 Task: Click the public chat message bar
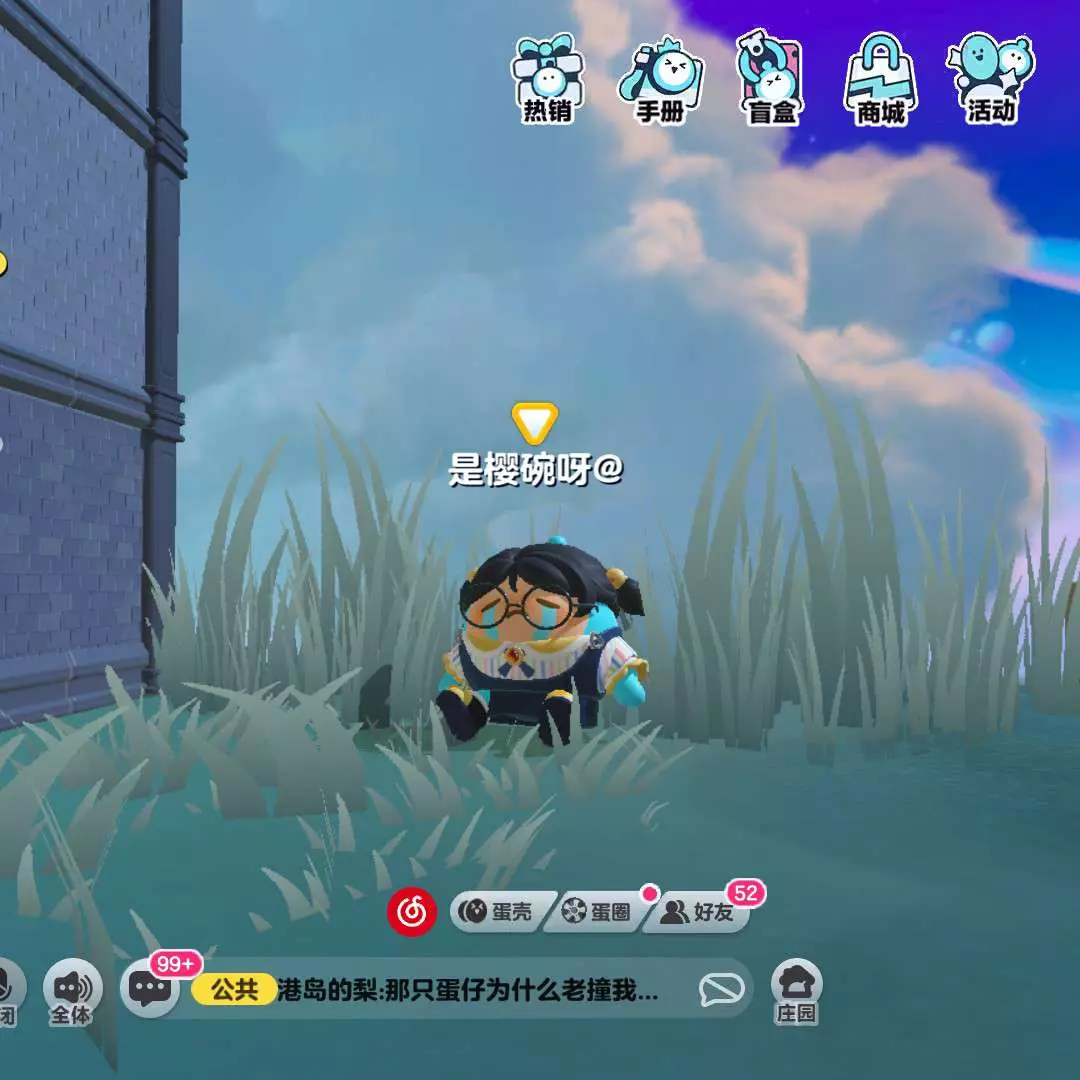point(470,990)
